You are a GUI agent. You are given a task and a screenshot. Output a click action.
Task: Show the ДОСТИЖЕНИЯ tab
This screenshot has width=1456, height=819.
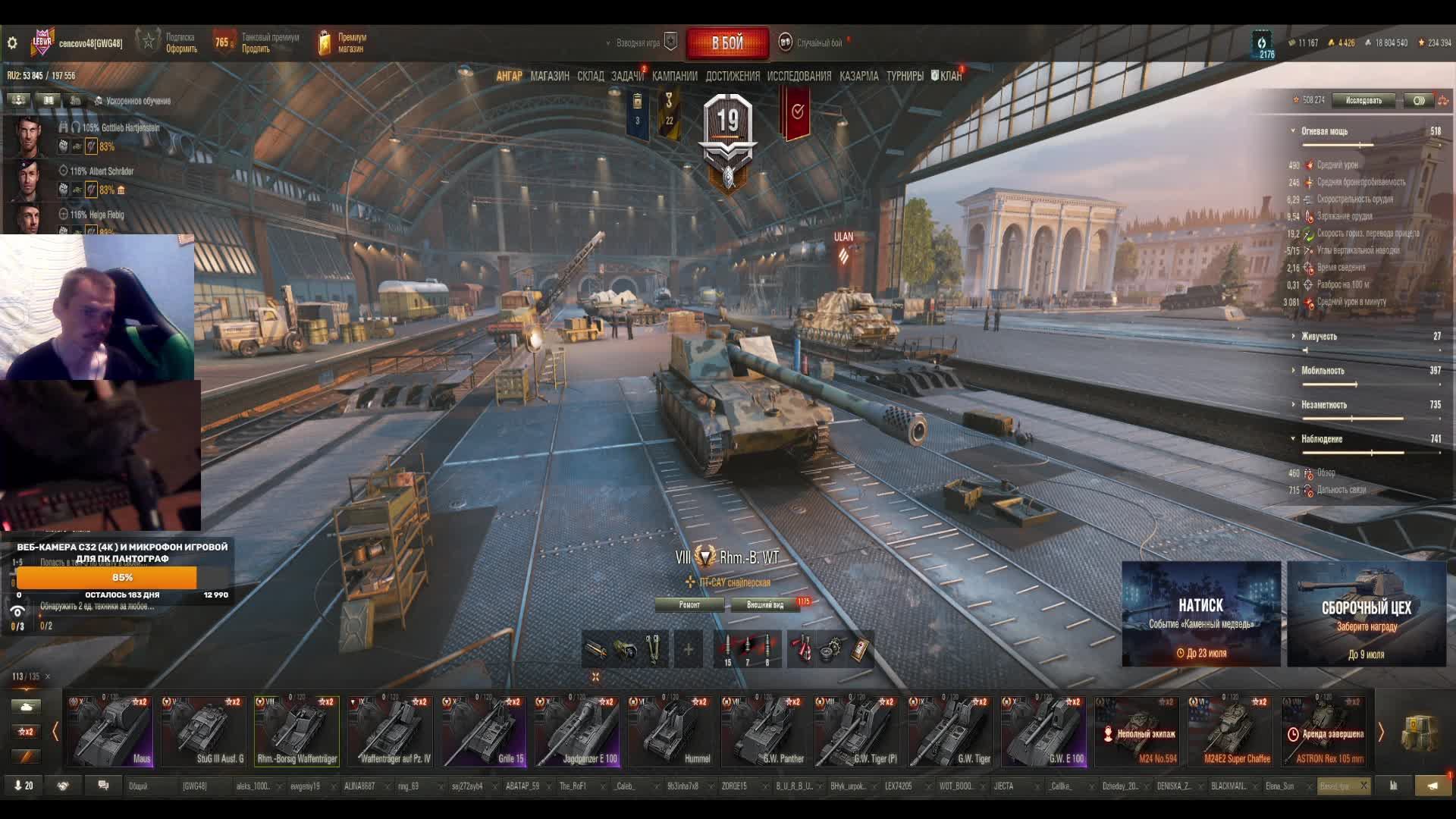click(x=732, y=76)
